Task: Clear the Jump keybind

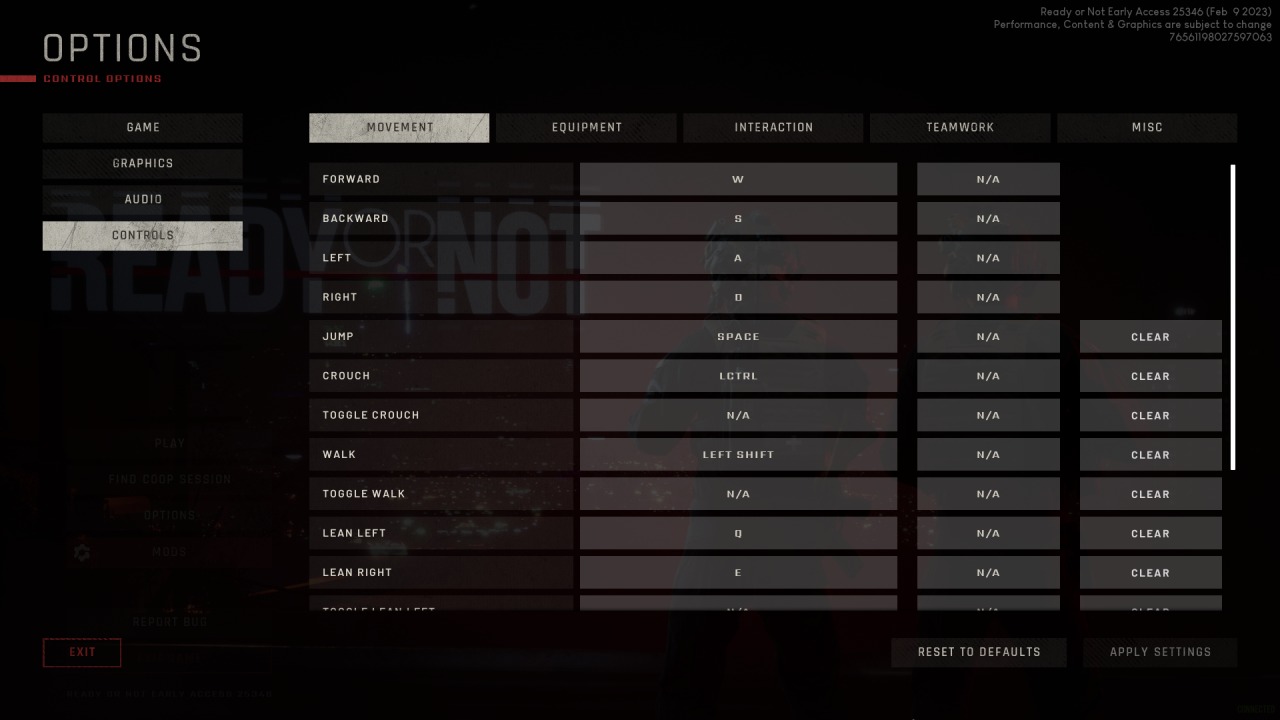Action: pyautogui.click(x=1150, y=336)
